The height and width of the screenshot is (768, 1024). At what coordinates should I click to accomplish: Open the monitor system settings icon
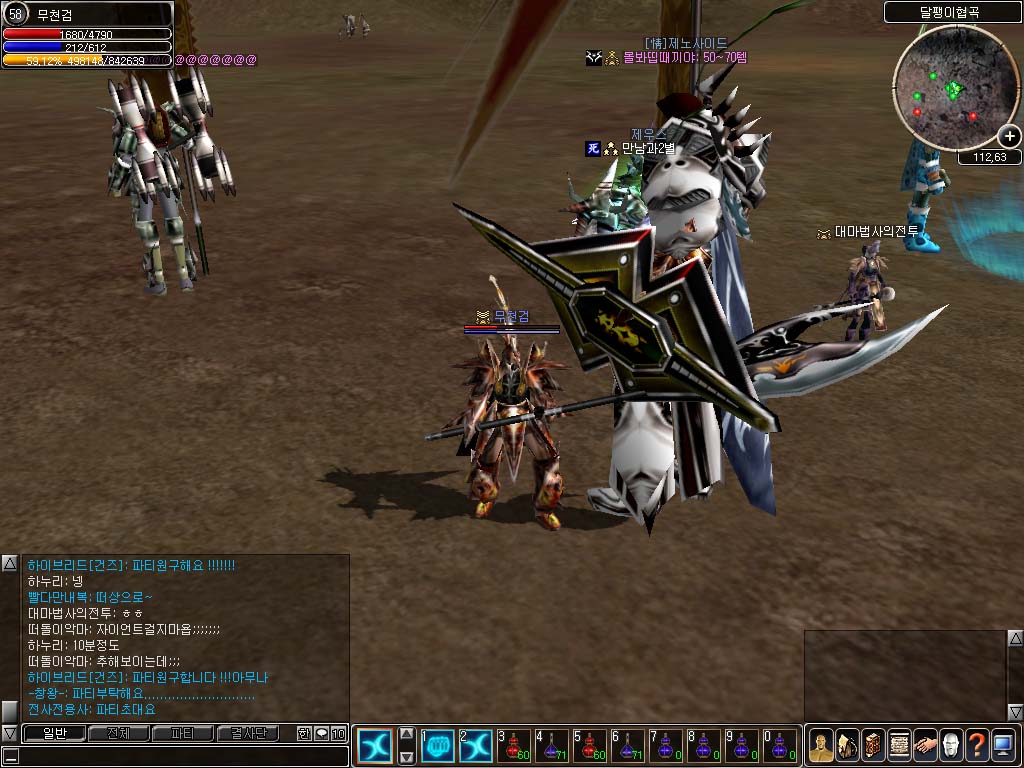(x=1003, y=746)
